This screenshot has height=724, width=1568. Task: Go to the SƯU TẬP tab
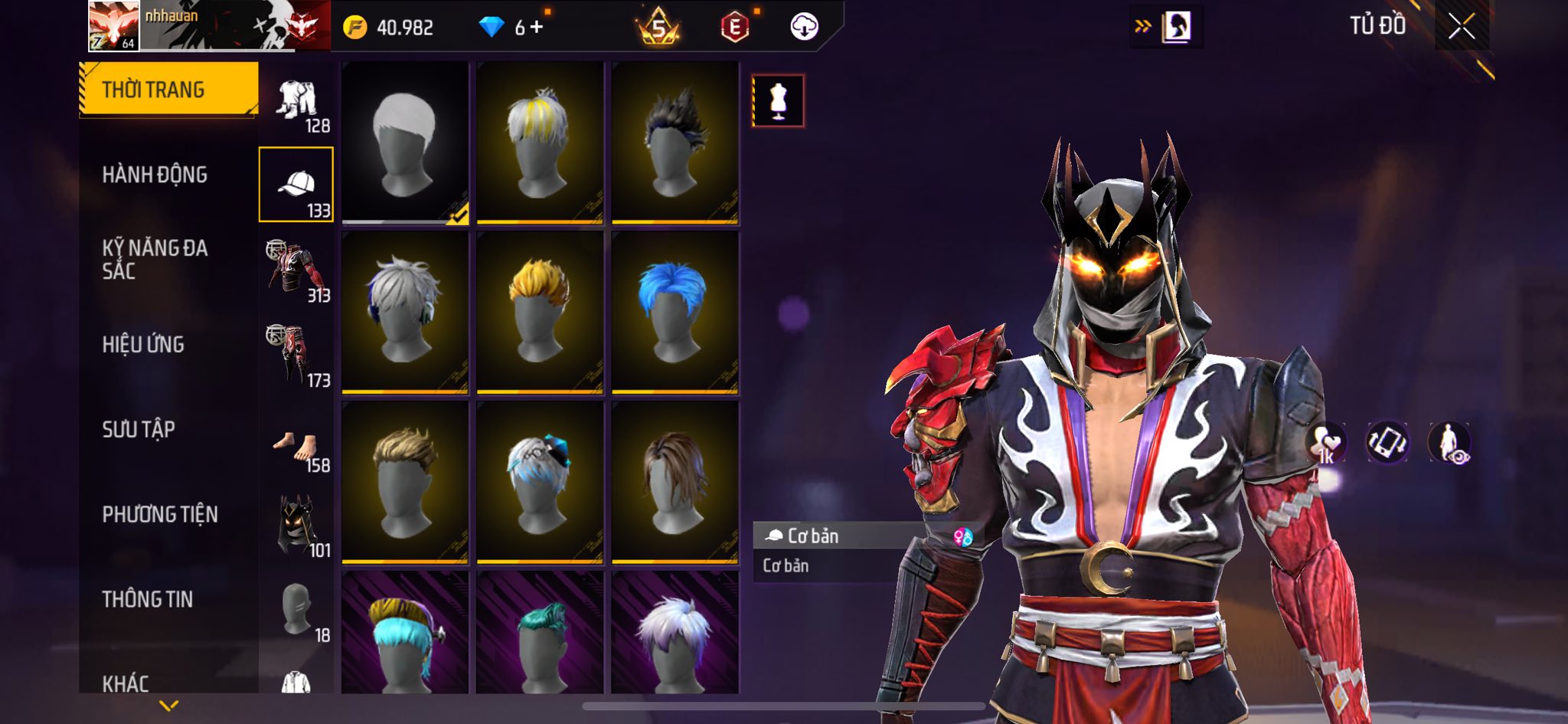(x=139, y=429)
